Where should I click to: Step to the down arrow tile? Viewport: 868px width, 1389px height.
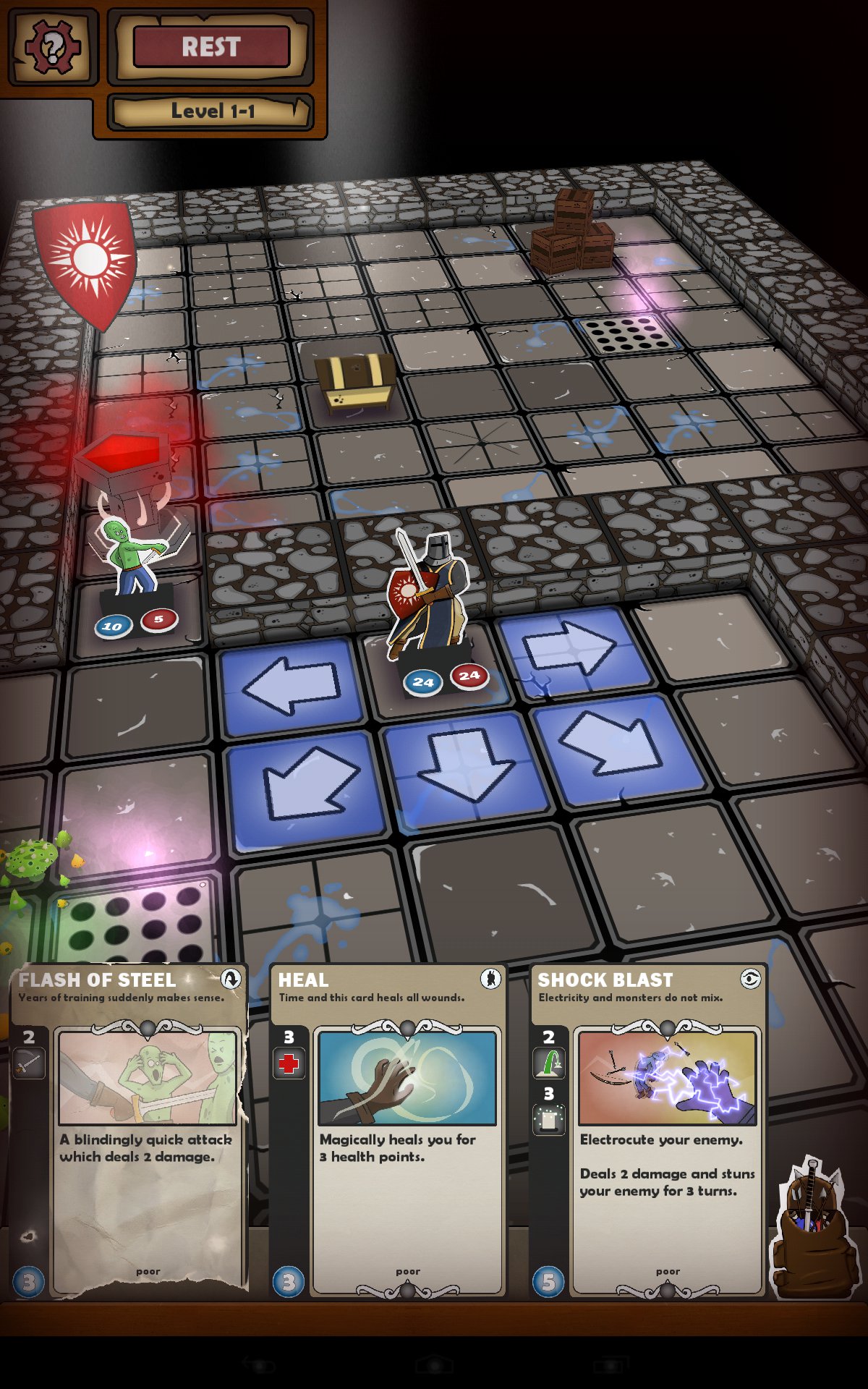point(466,768)
